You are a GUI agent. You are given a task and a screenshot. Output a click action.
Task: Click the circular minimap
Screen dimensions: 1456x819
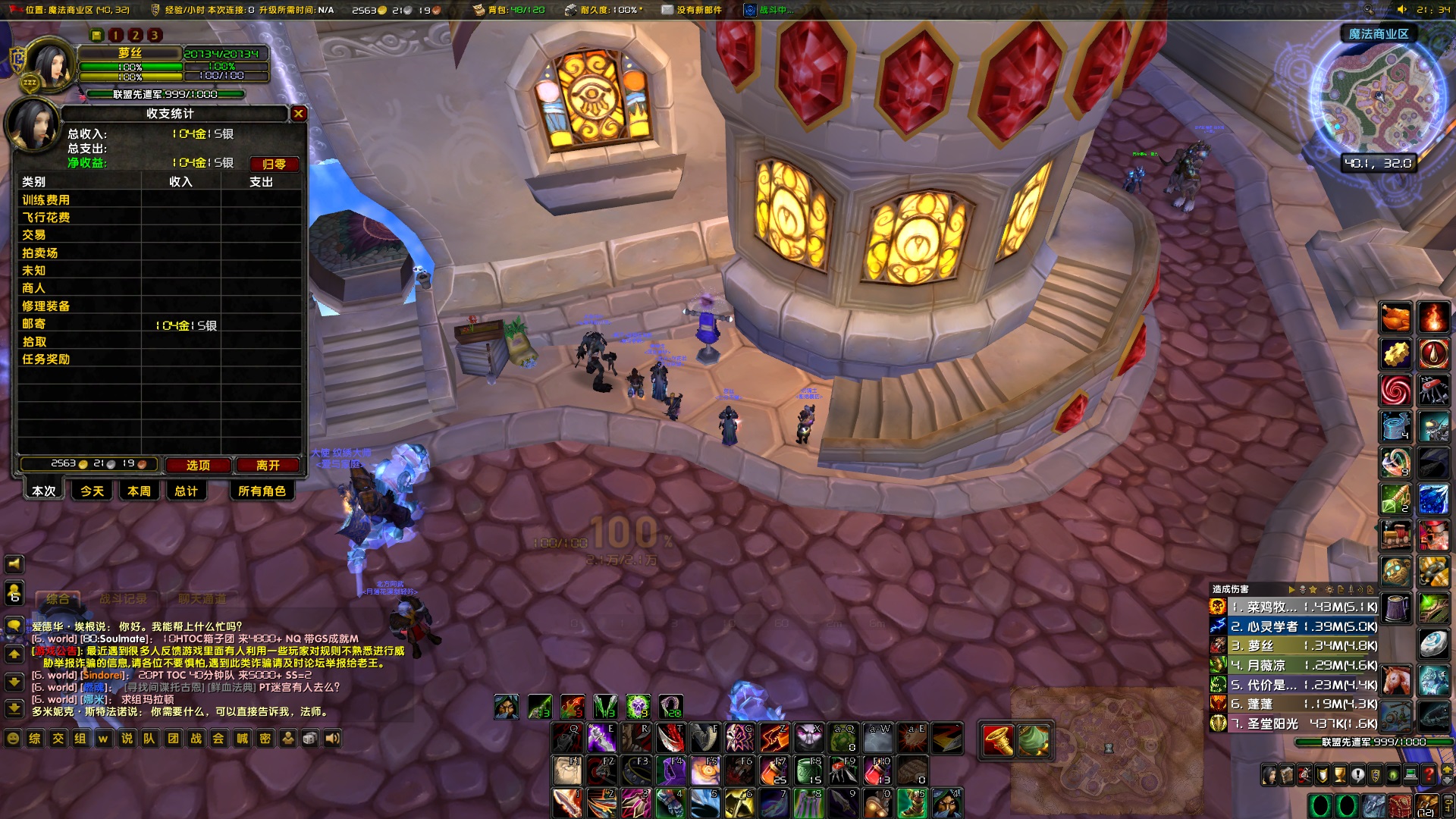click(x=1378, y=99)
